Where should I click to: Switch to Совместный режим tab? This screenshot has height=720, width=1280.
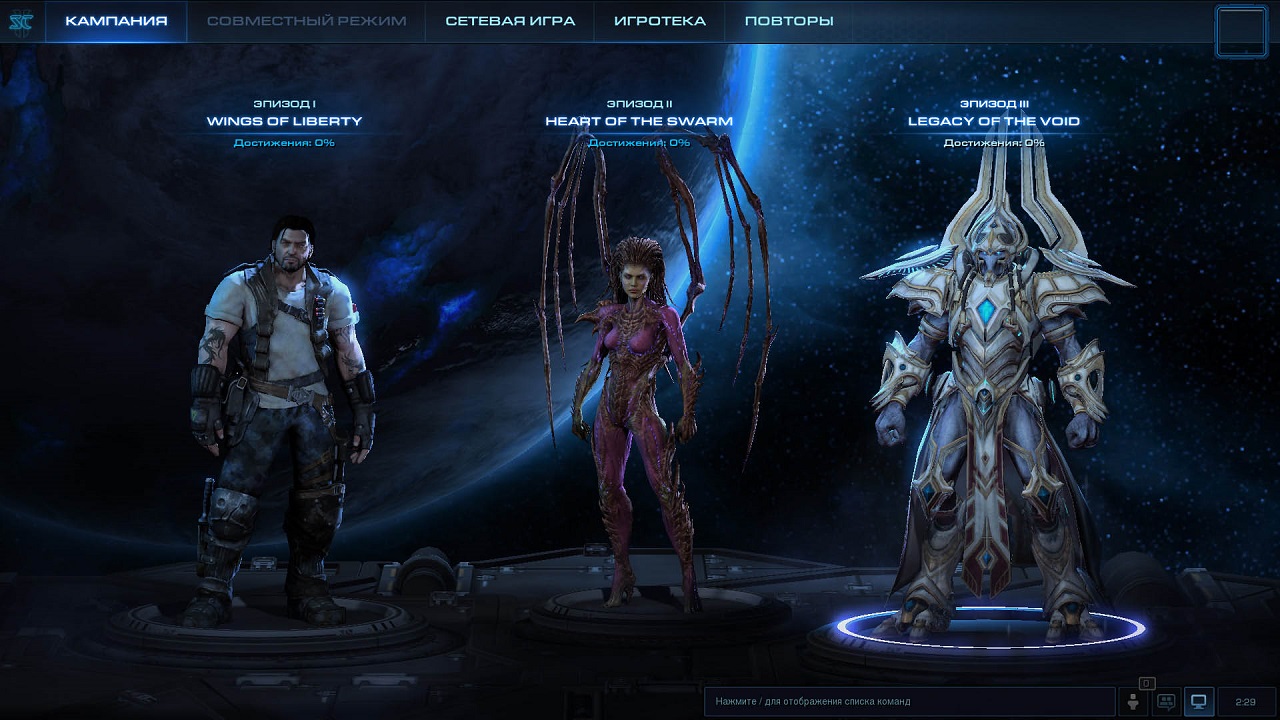pos(306,21)
